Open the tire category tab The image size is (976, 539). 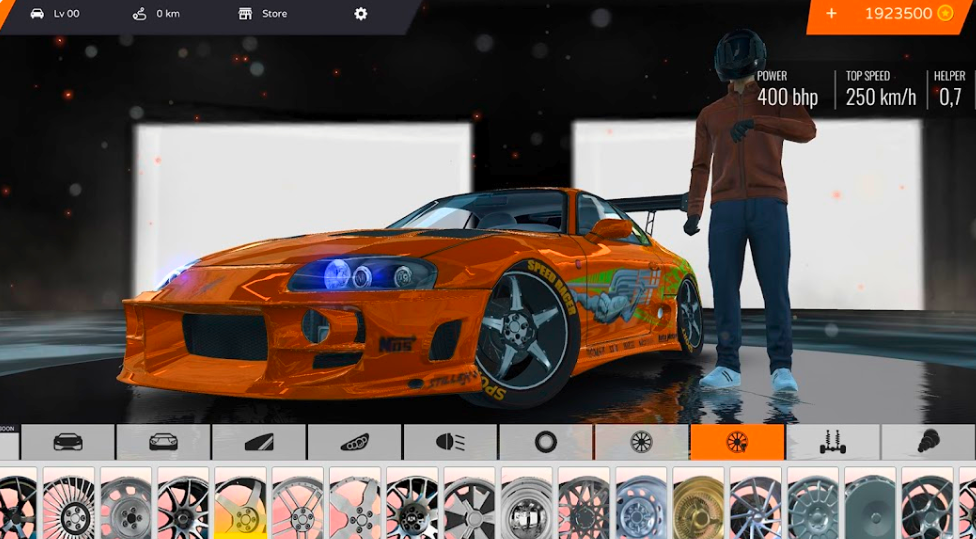(x=546, y=442)
